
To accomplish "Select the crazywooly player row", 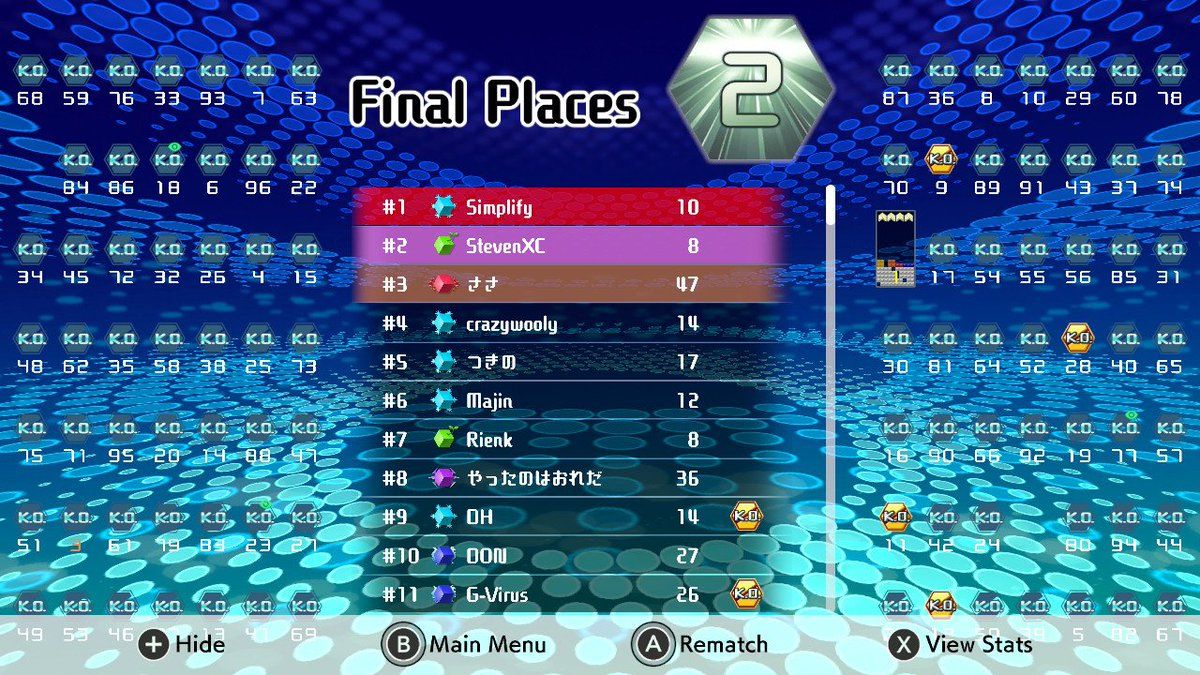I will click(570, 324).
